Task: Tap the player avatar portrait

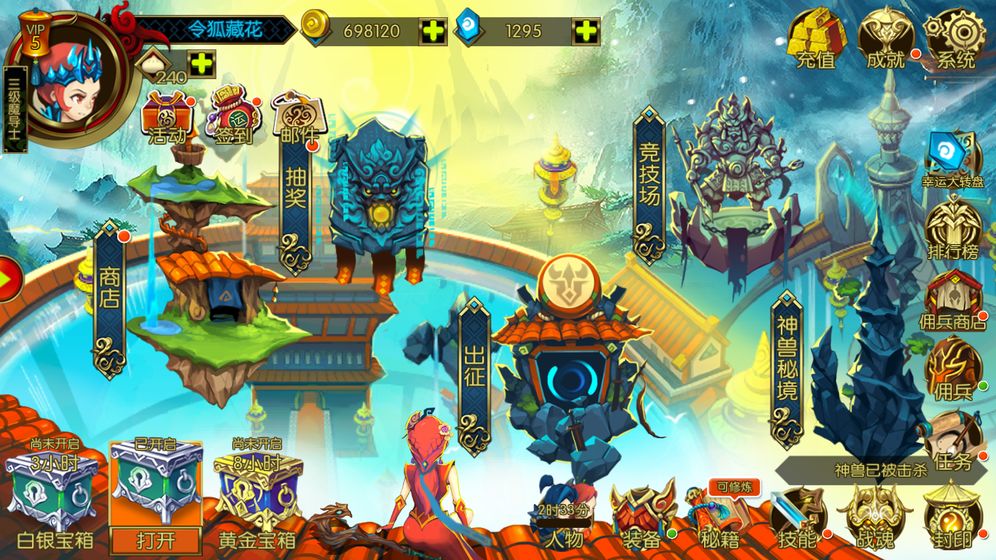Action: [68, 78]
